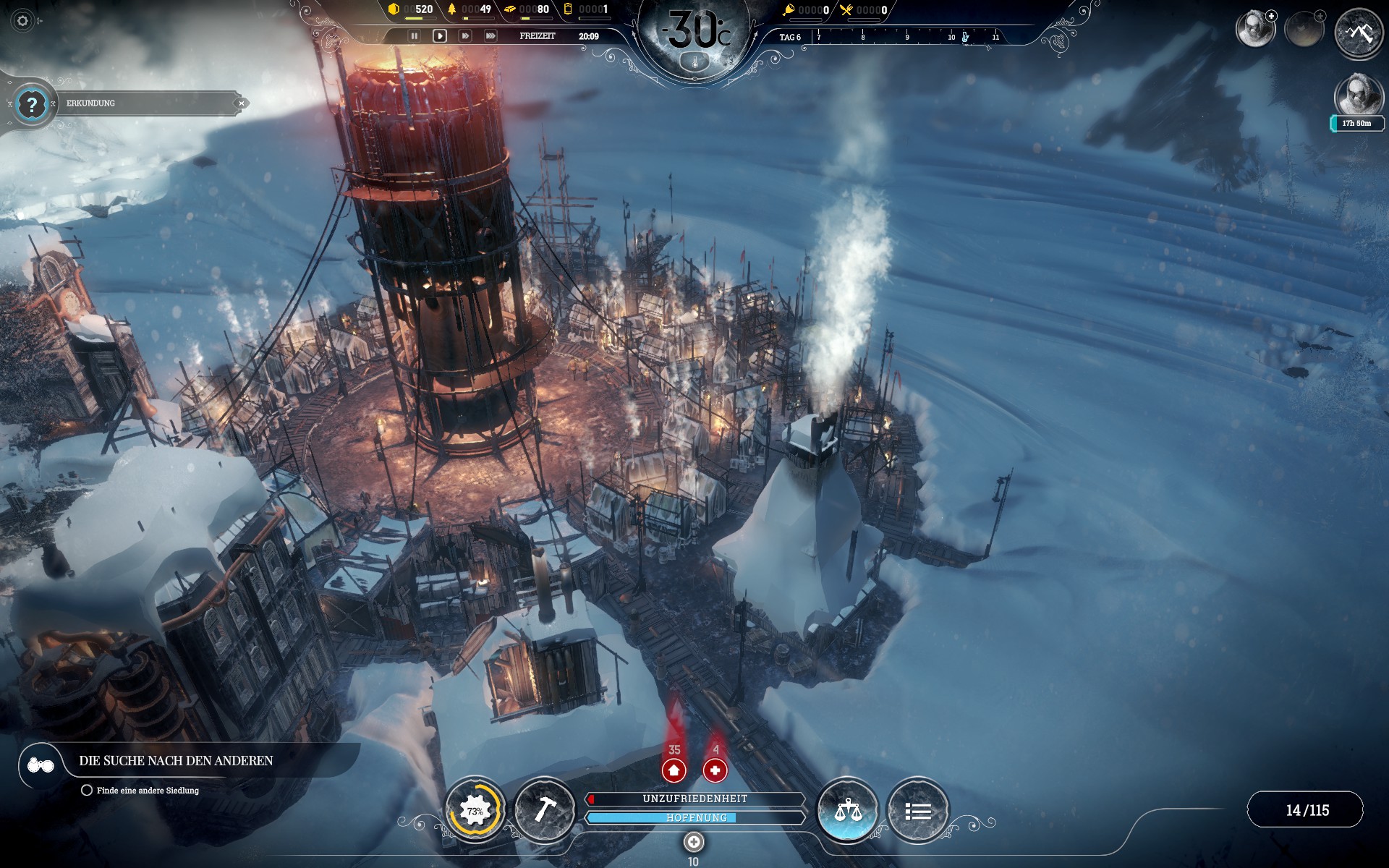Open the ERKUNDUNG tutorial hint
Screen dimensions: 1389x868
31,104
